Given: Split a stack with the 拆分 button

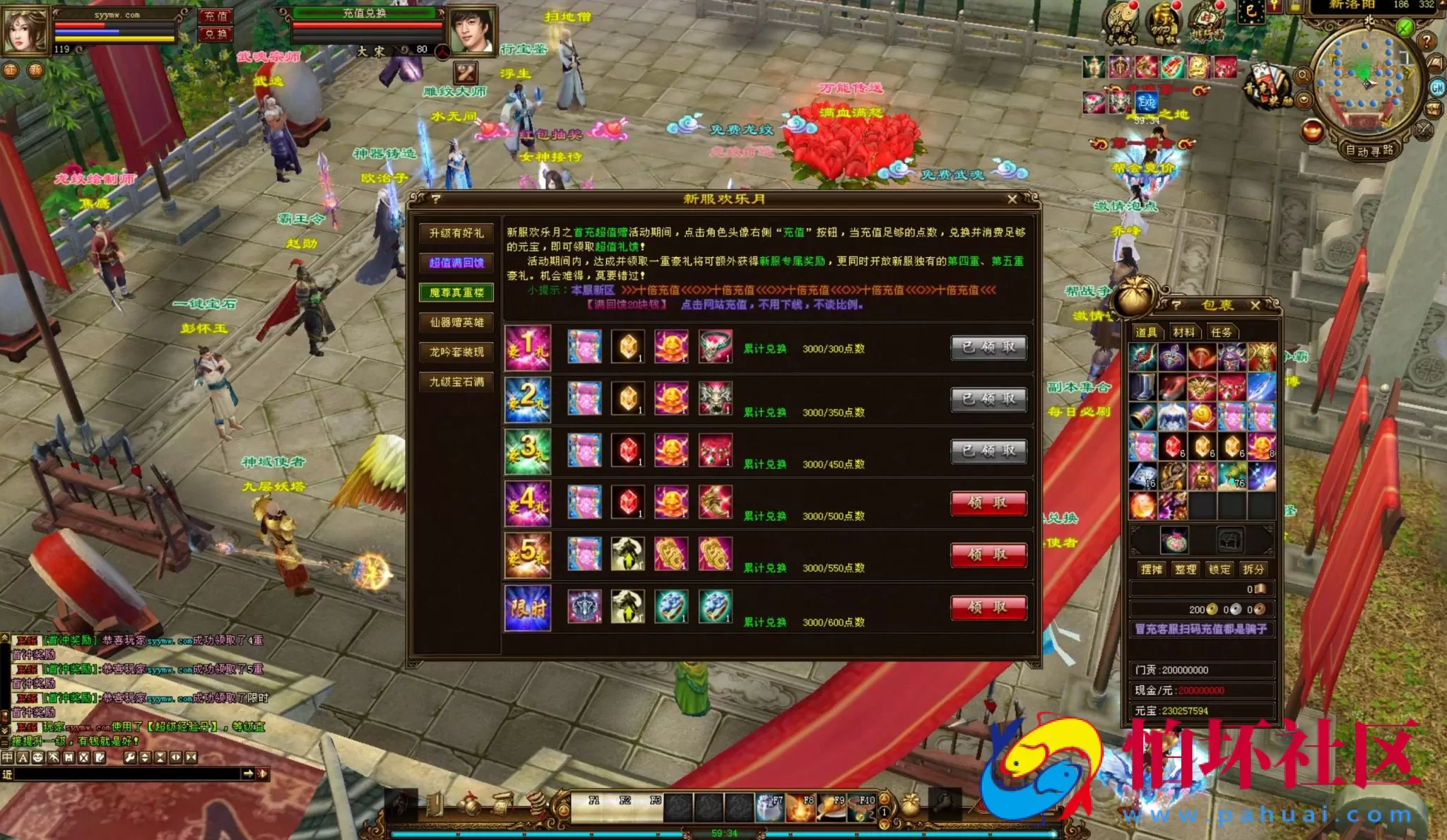Looking at the screenshot, I should [x=1253, y=569].
